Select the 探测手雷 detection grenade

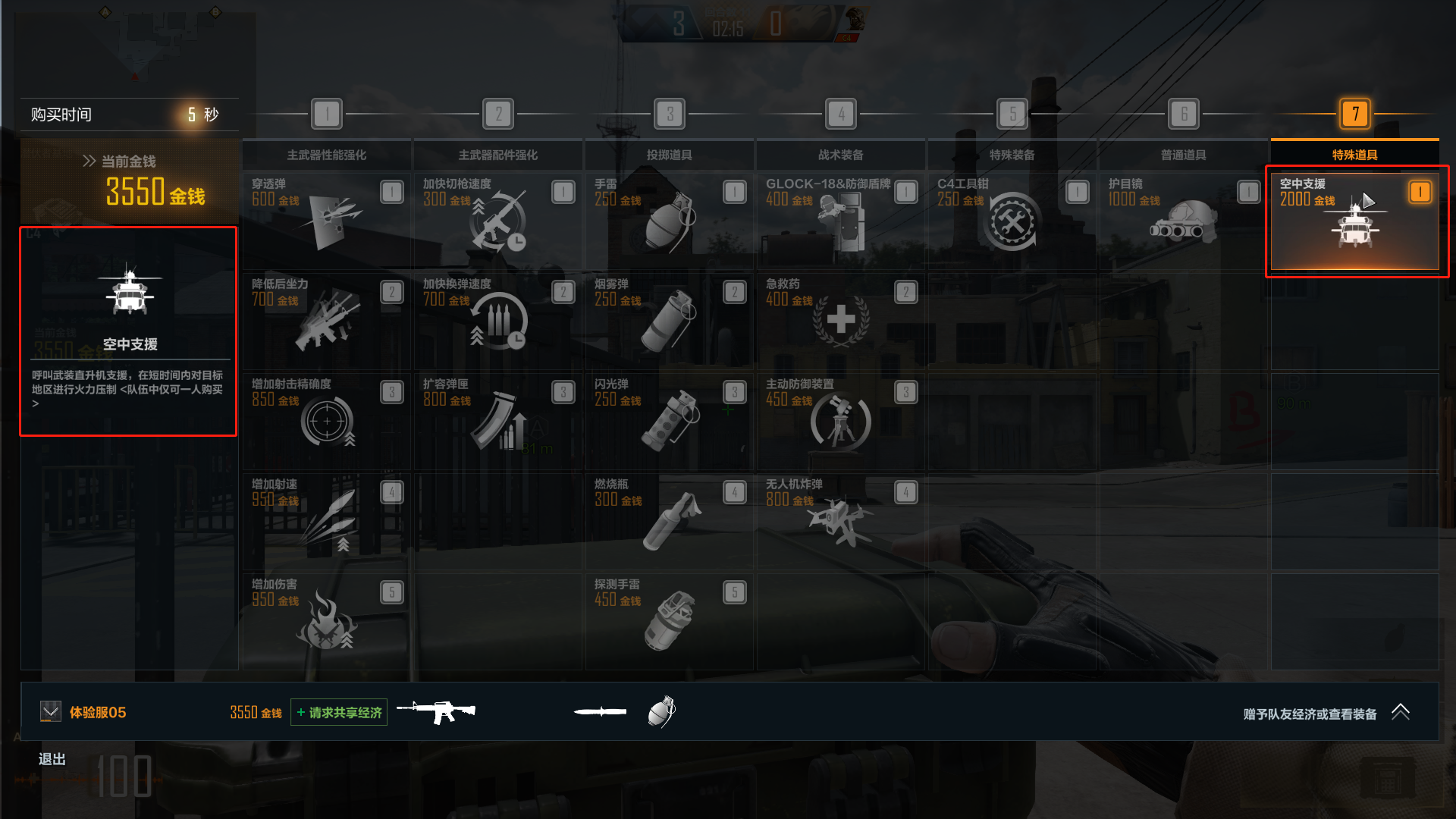669,620
